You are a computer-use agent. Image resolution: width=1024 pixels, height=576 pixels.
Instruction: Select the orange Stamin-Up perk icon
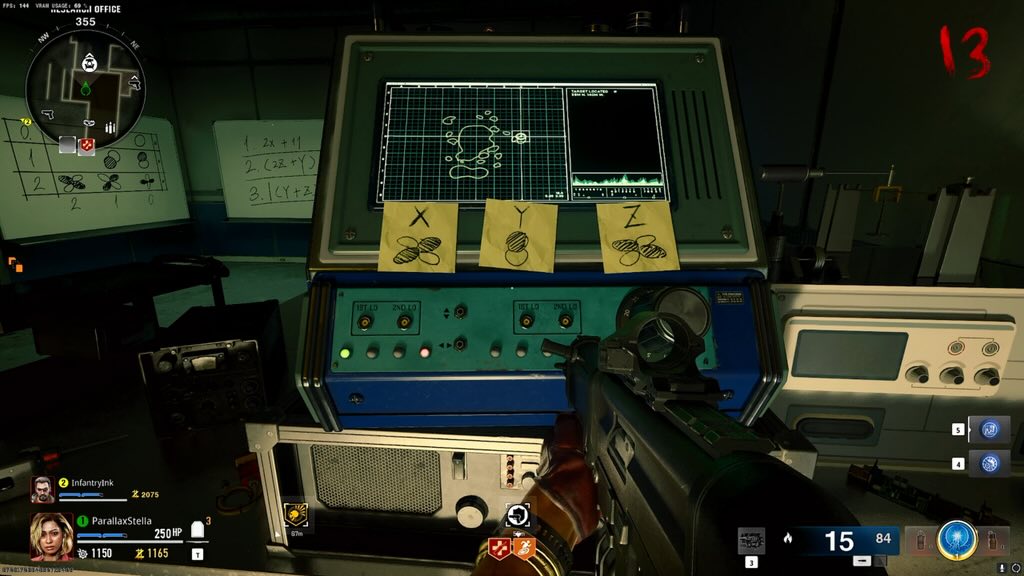pyautogui.click(x=524, y=548)
